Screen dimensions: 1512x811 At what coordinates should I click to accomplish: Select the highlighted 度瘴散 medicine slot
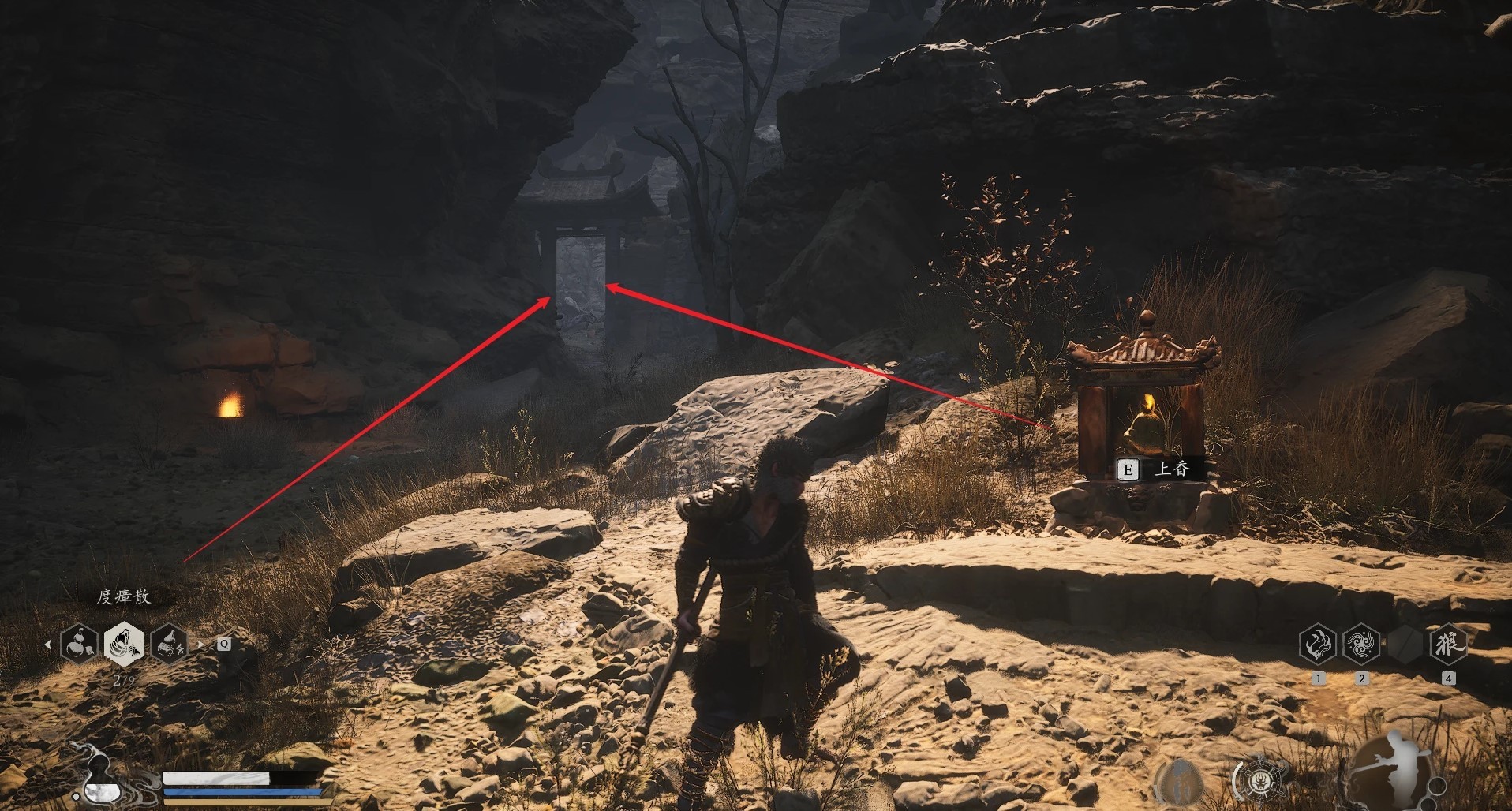[124, 643]
